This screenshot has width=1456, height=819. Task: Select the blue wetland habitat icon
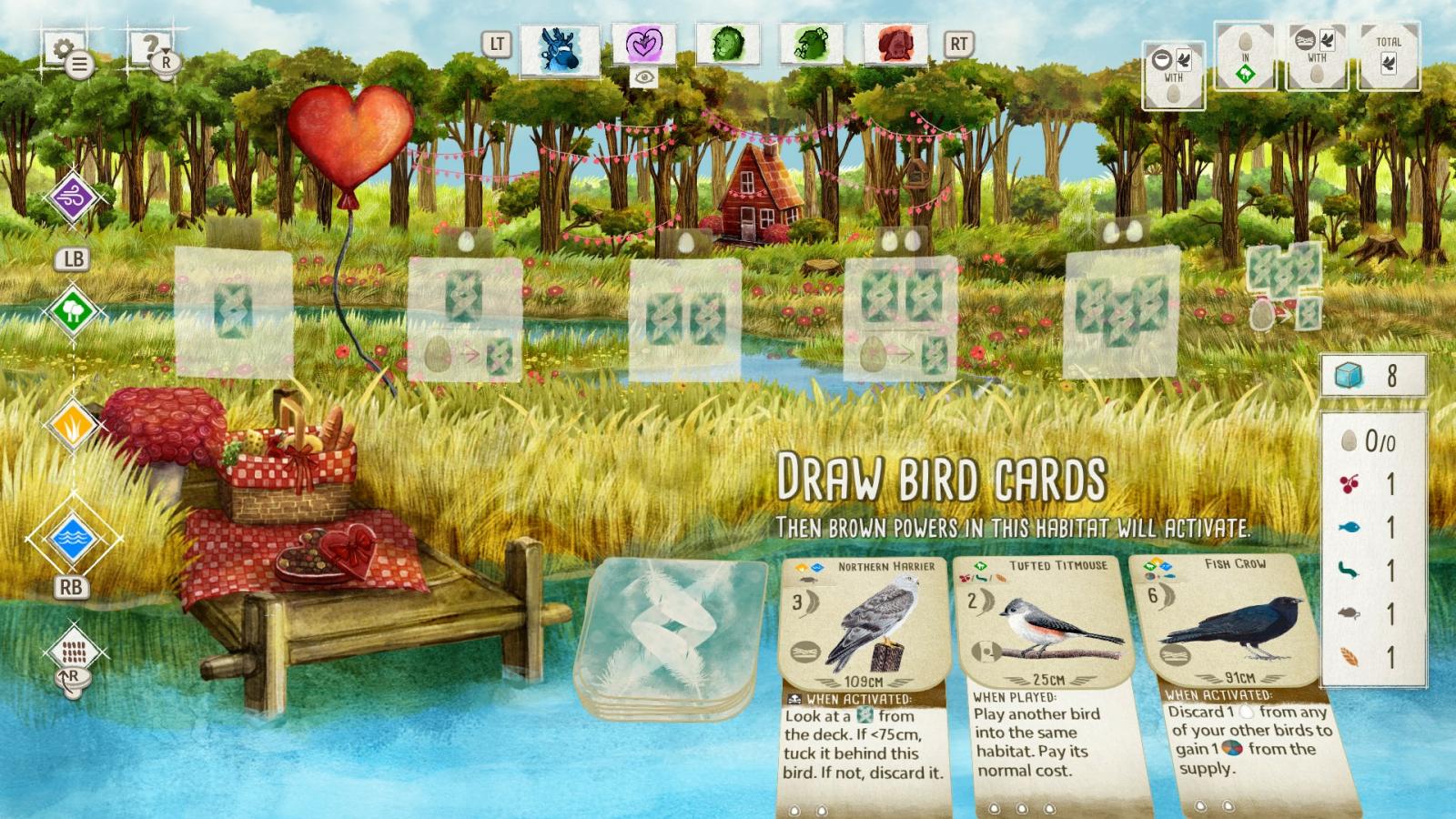pos(73,539)
